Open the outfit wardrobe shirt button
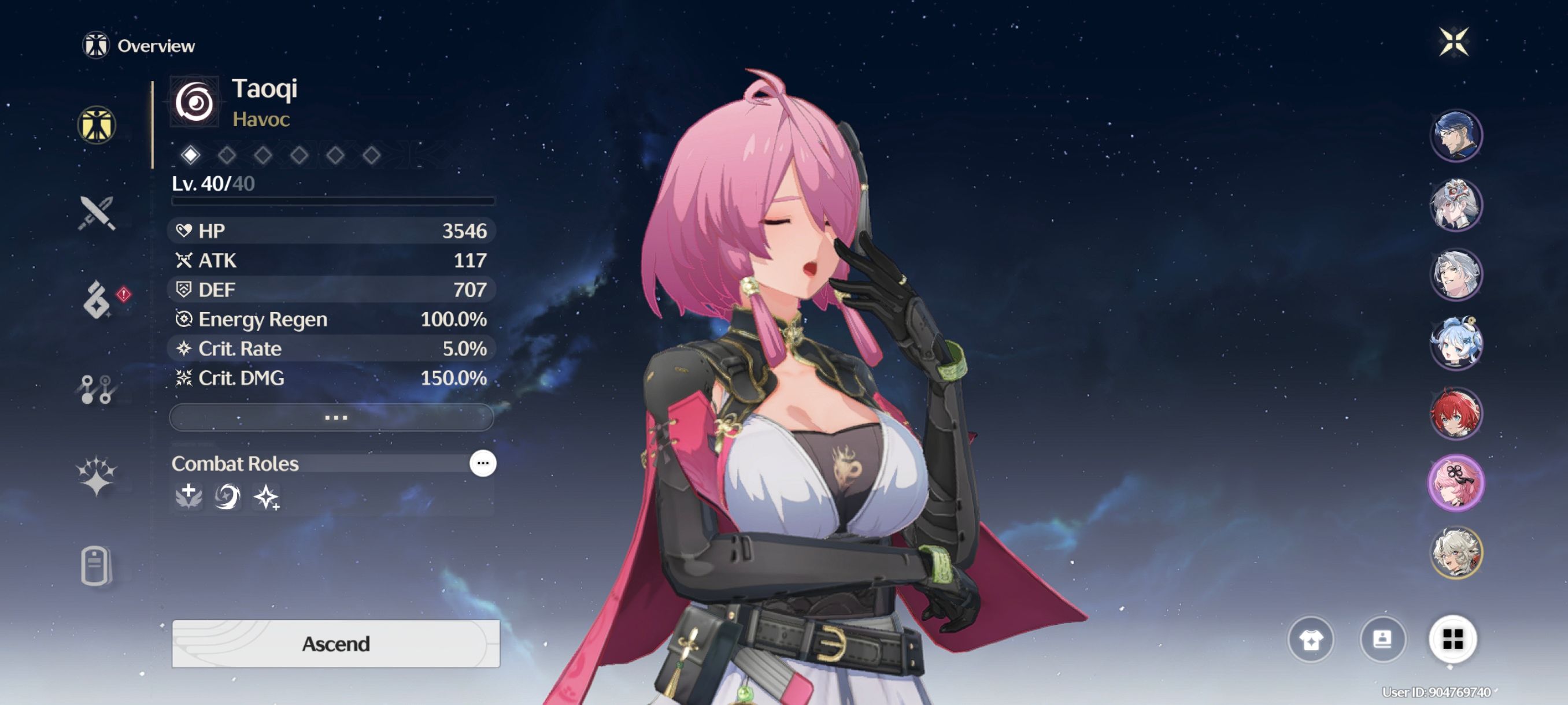Image resolution: width=1568 pixels, height=705 pixels. pyautogui.click(x=1311, y=639)
